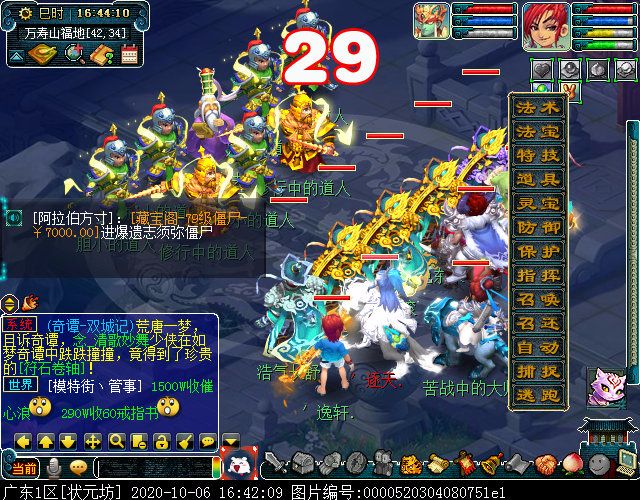Open the world map globe icon
The width and height of the screenshot is (640, 500).
[x=73, y=54]
